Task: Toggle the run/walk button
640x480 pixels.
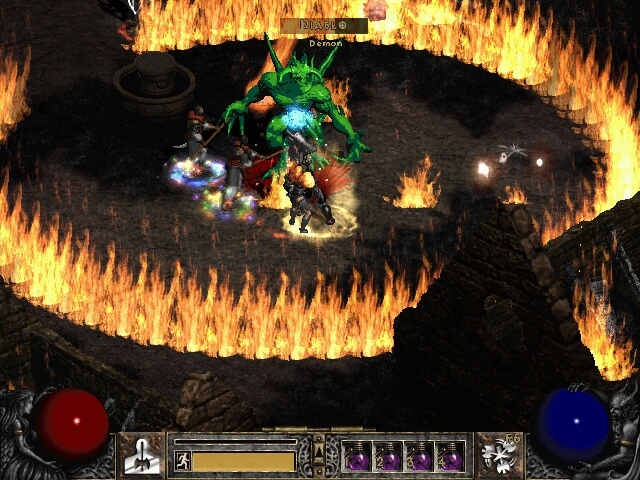Action: pyautogui.click(x=182, y=461)
